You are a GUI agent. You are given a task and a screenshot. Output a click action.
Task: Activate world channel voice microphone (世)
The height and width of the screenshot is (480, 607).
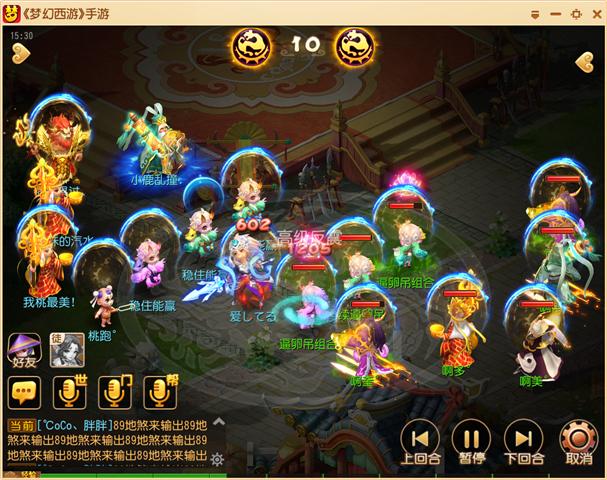click(x=67, y=392)
